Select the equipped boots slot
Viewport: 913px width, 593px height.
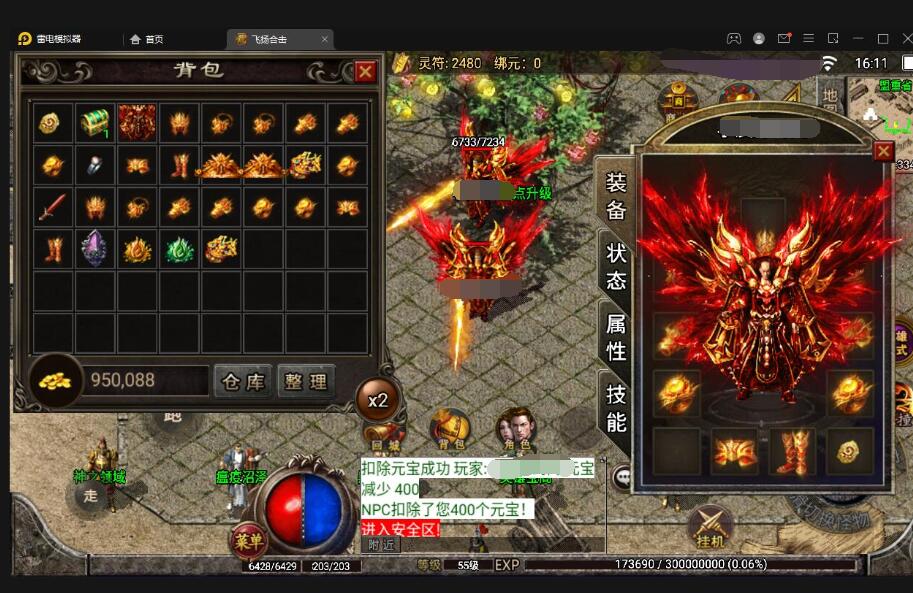(792, 451)
